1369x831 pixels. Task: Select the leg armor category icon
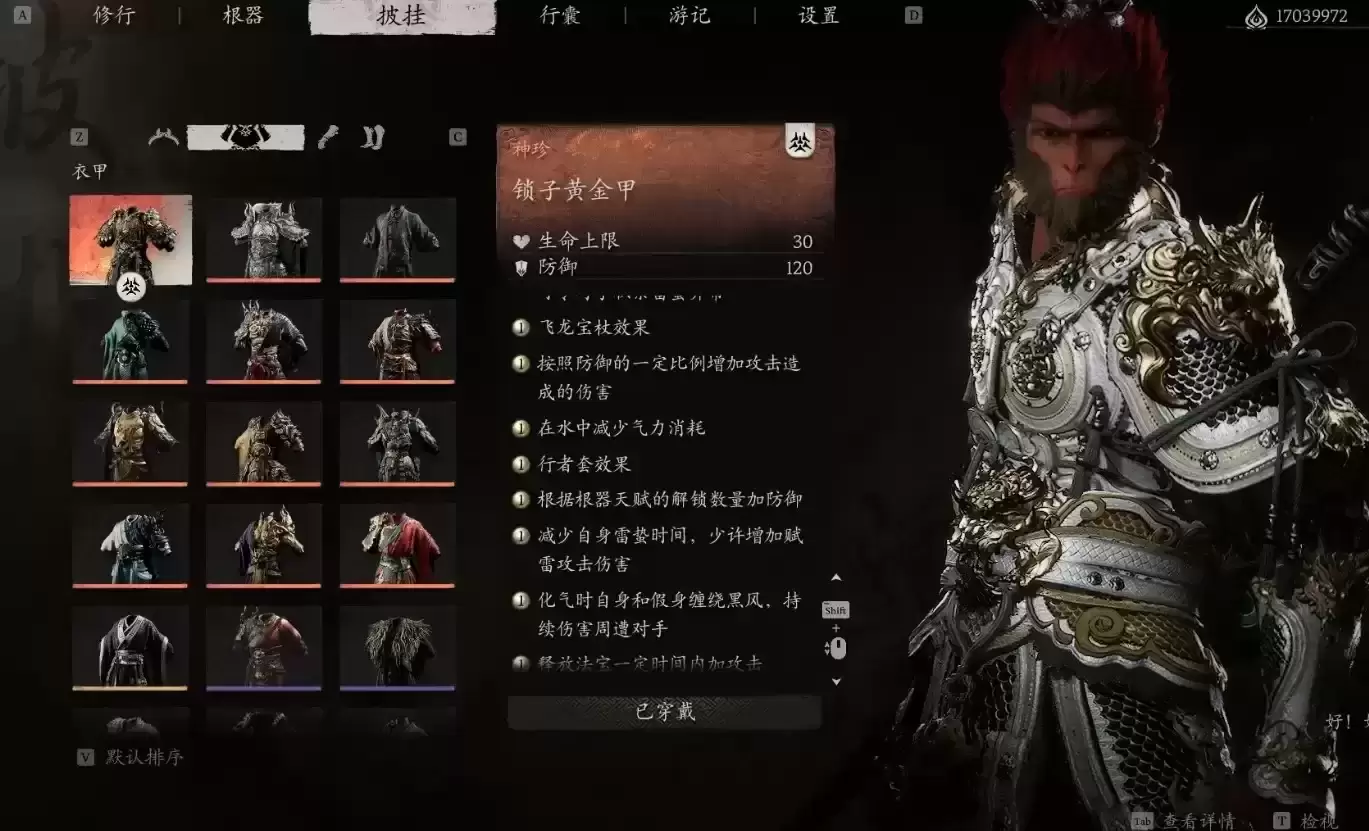[x=372, y=135]
